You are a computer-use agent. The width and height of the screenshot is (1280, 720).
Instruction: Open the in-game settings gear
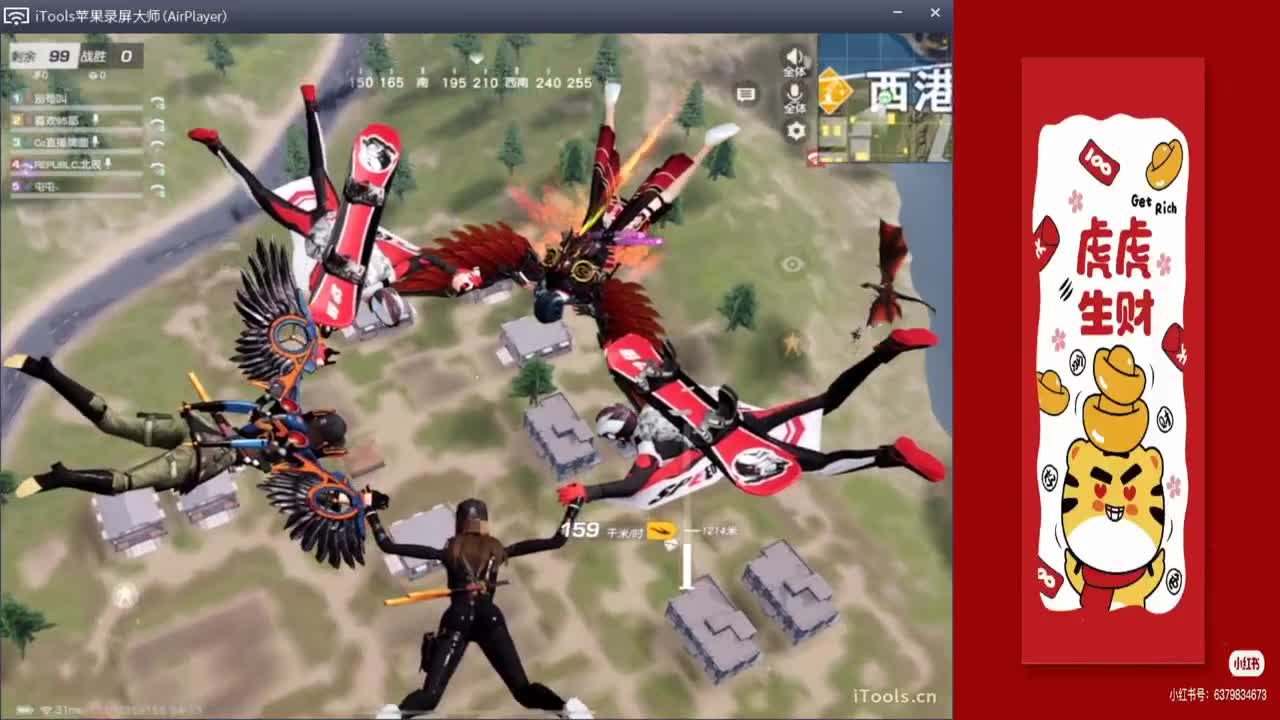pyautogui.click(x=796, y=131)
